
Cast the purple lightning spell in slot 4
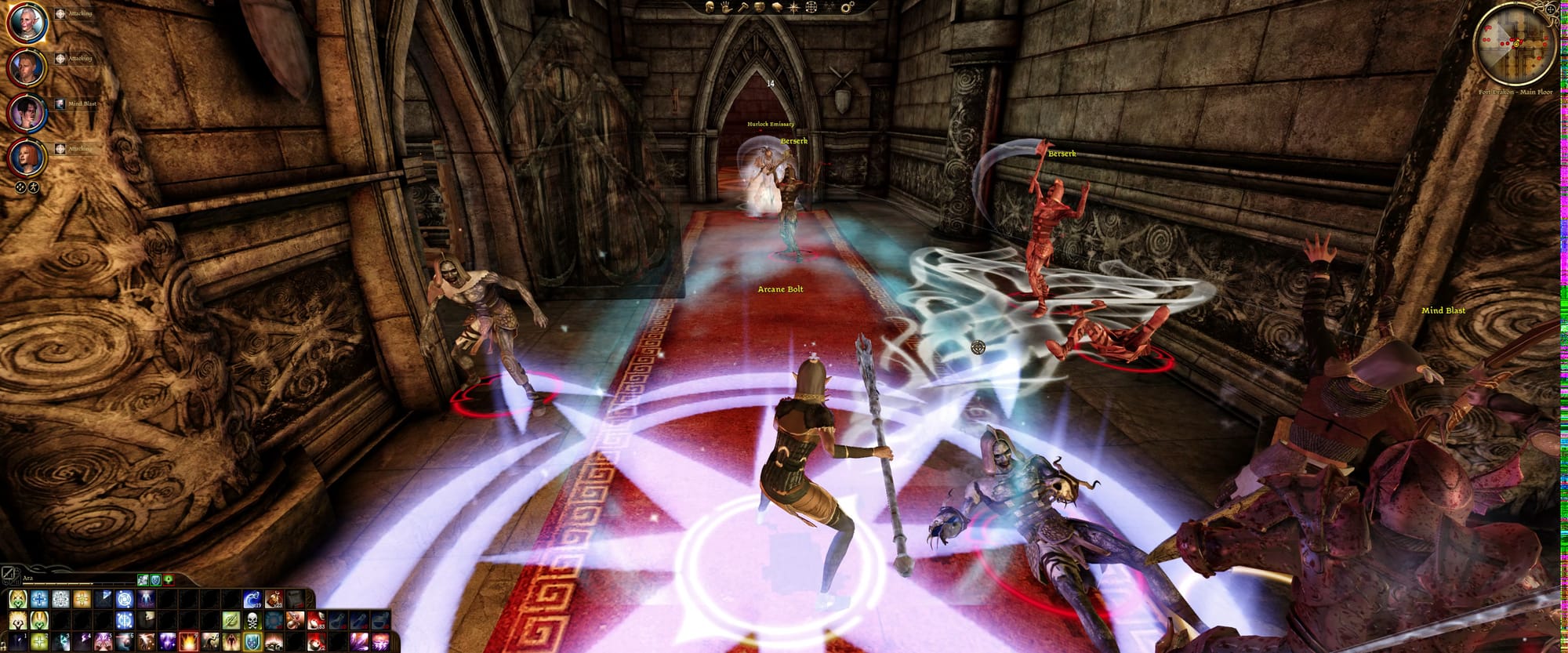click(82, 643)
